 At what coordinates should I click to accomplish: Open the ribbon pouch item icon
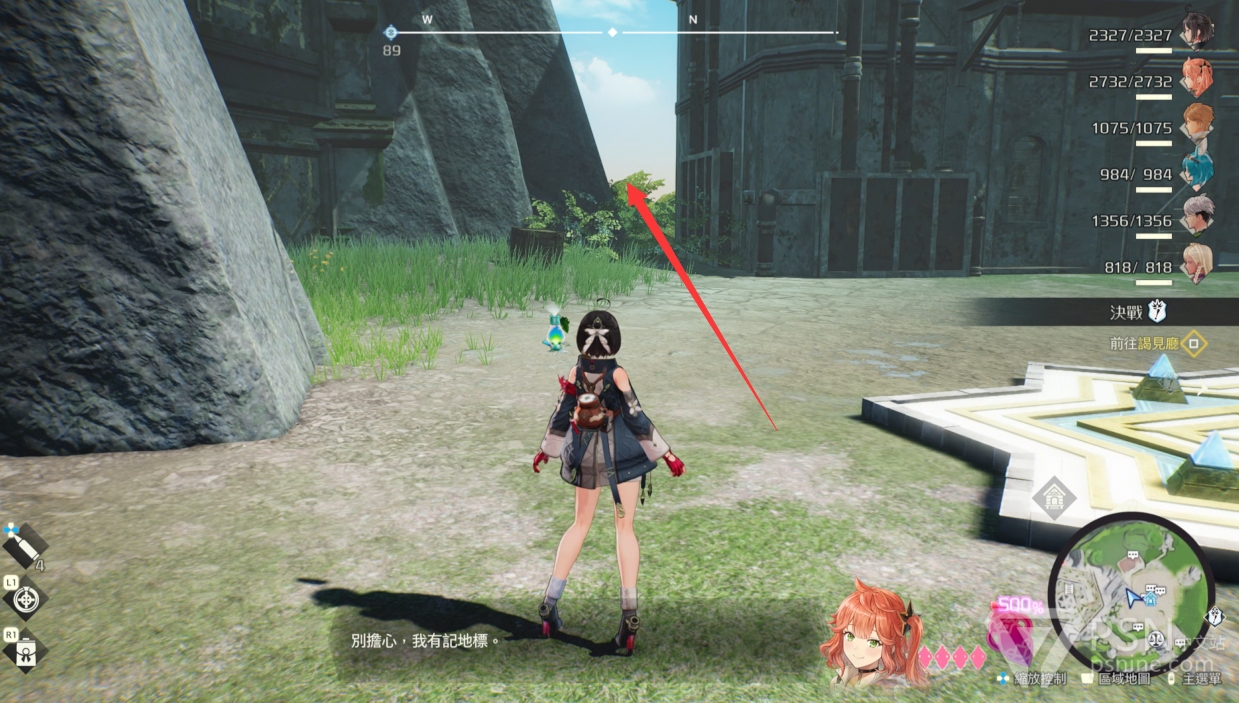point(26,652)
